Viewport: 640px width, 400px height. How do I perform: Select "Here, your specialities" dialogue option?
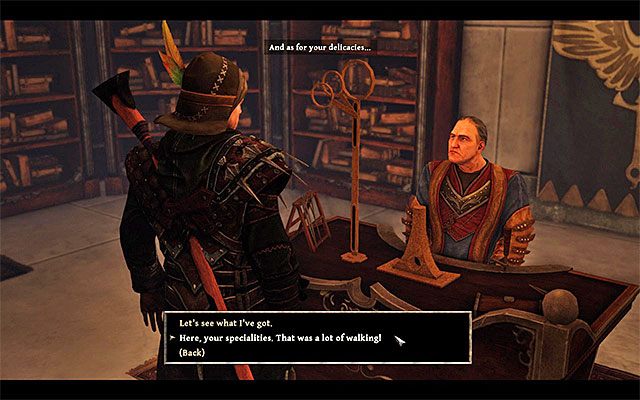pyautogui.click(x=279, y=339)
